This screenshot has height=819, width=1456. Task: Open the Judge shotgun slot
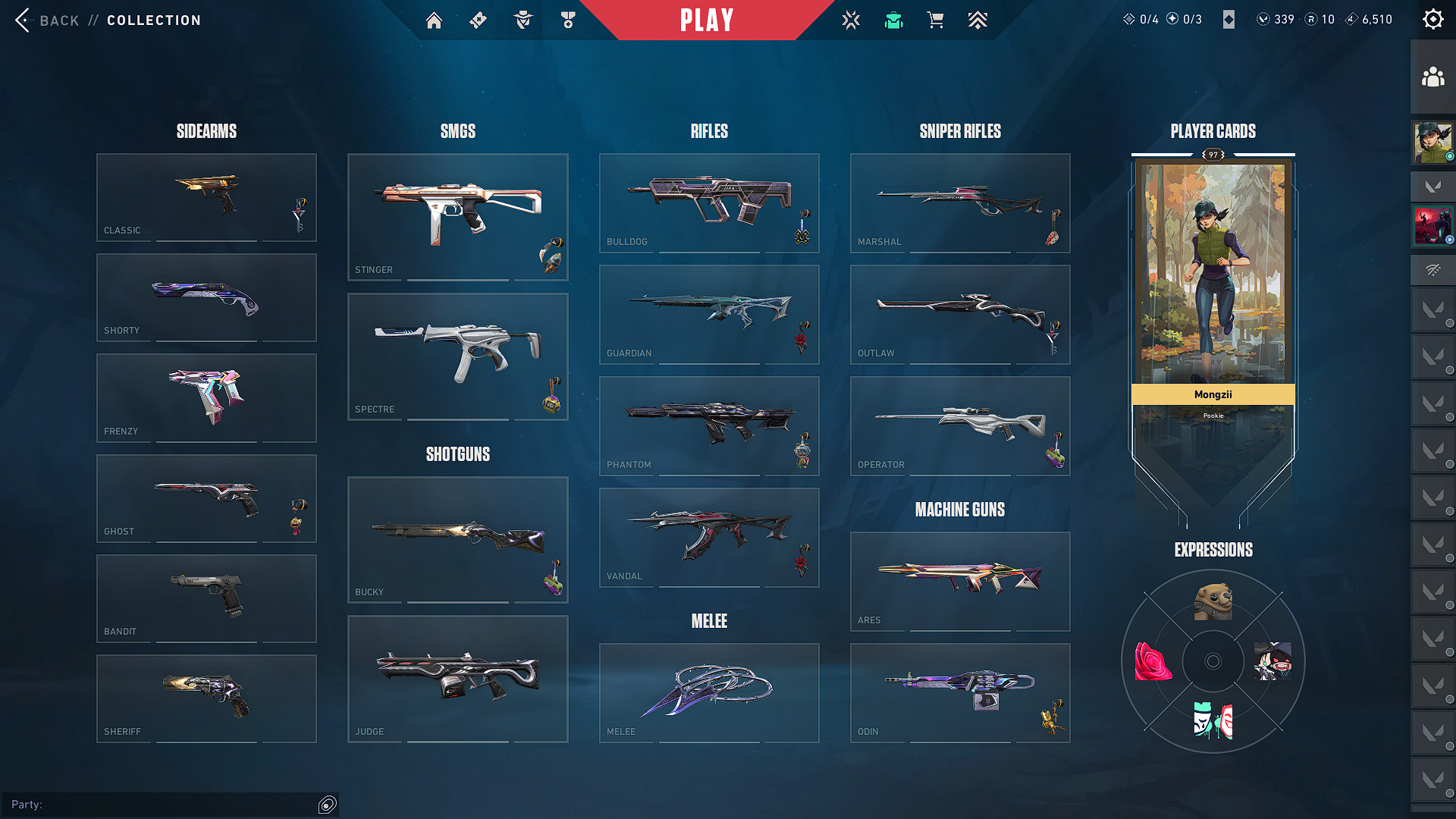[457, 679]
